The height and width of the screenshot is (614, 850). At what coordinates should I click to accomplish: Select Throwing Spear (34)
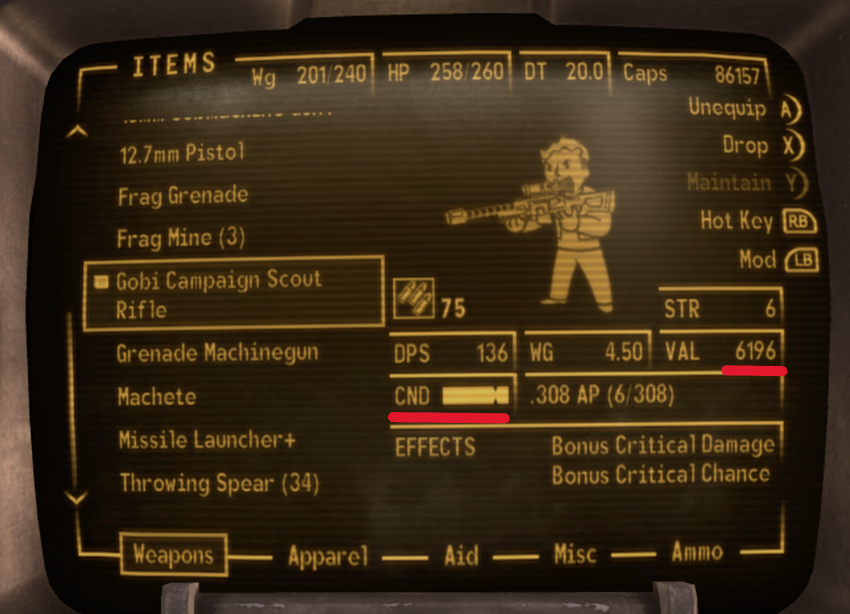[x=218, y=484]
